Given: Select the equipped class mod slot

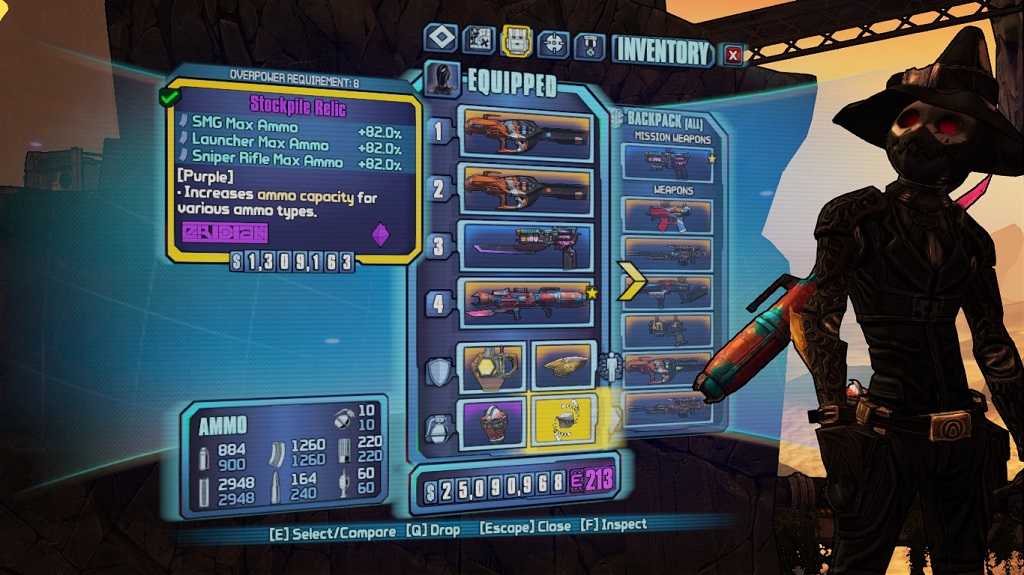Looking at the screenshot, I should (x=563, y=367).
